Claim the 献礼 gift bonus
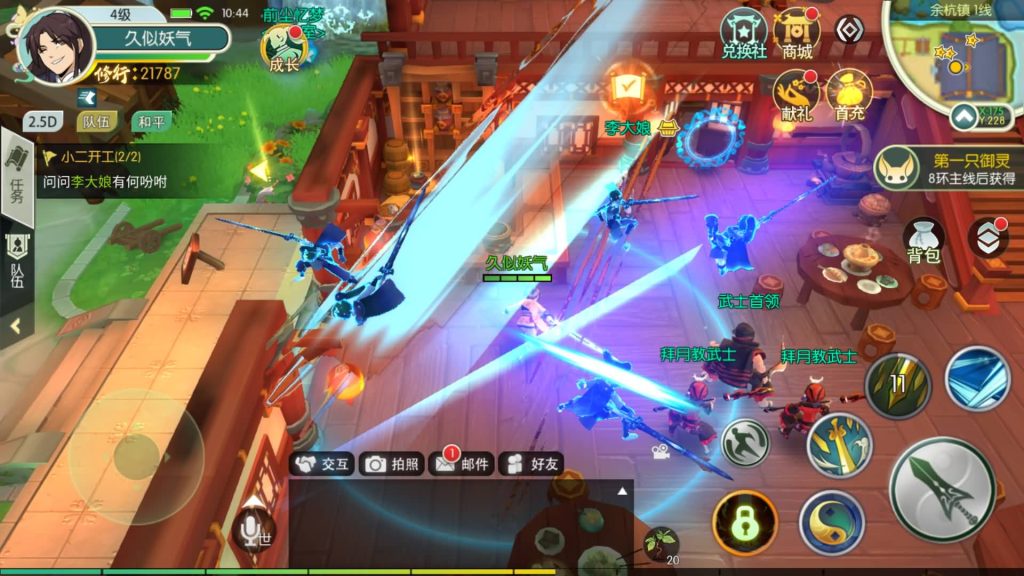 (x=797, y=94)
